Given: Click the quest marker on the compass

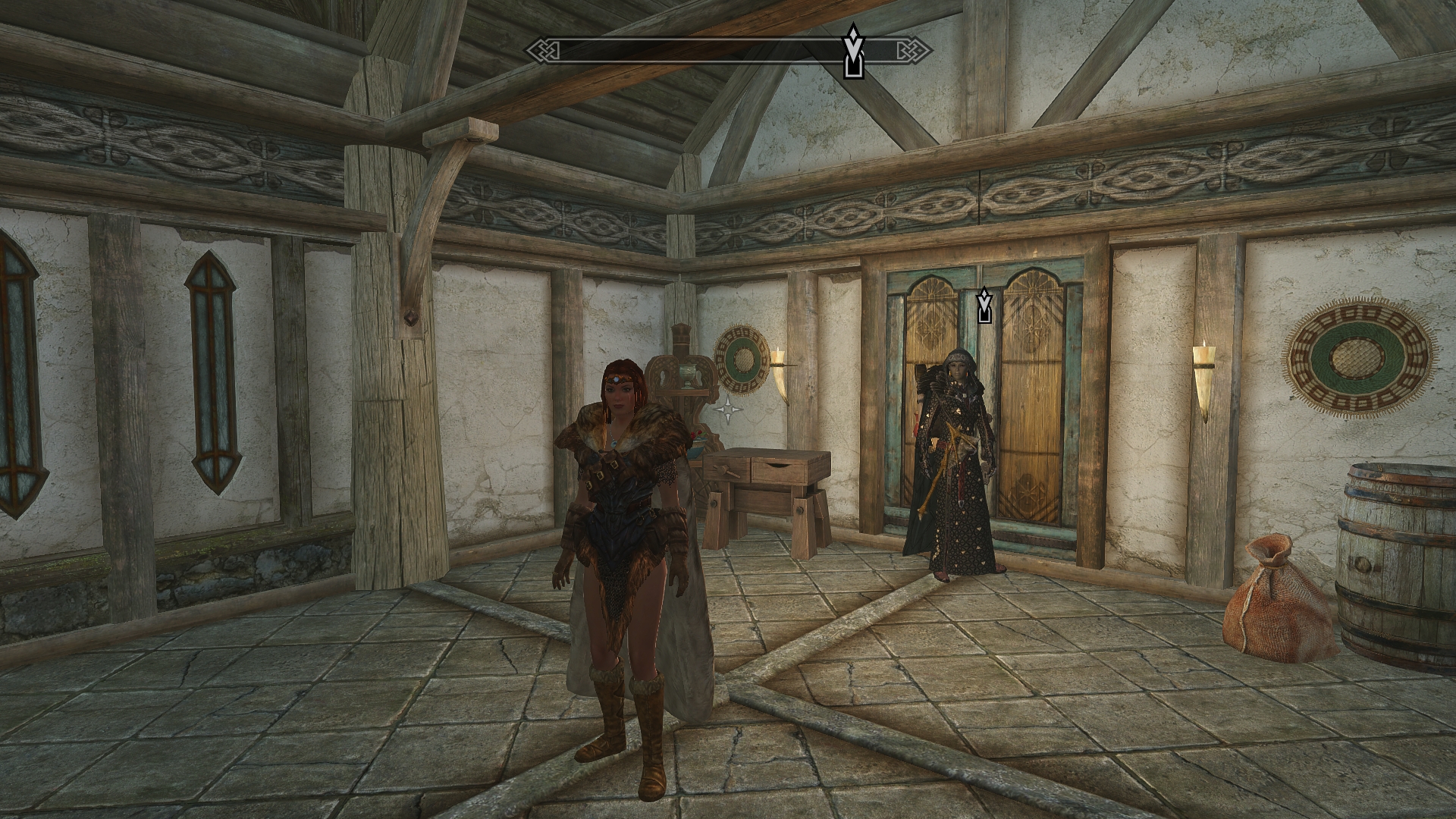Looking at the screenshot, I should pos(854,52).
